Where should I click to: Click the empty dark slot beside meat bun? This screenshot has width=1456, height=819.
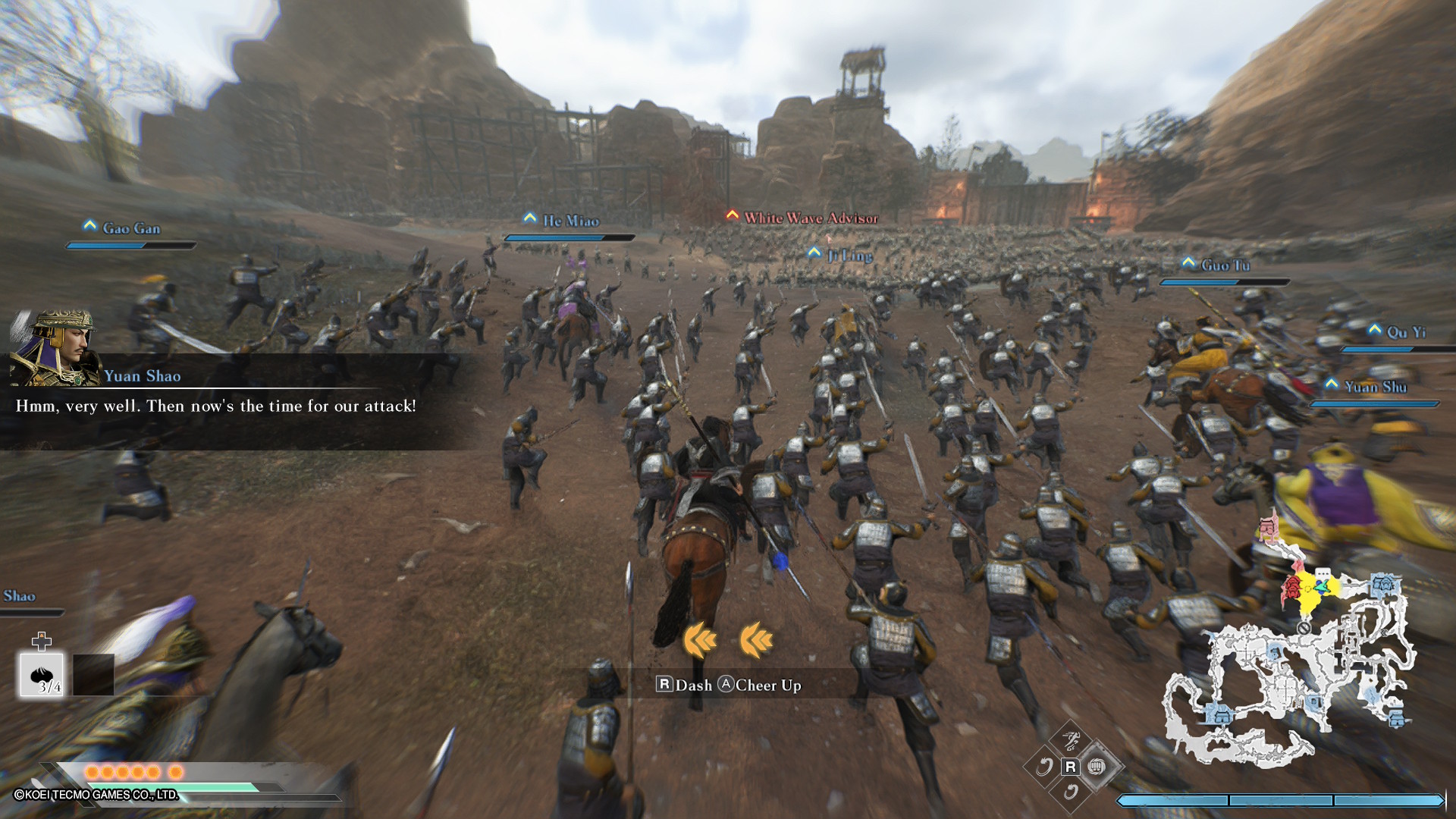(x=93, y=674)
